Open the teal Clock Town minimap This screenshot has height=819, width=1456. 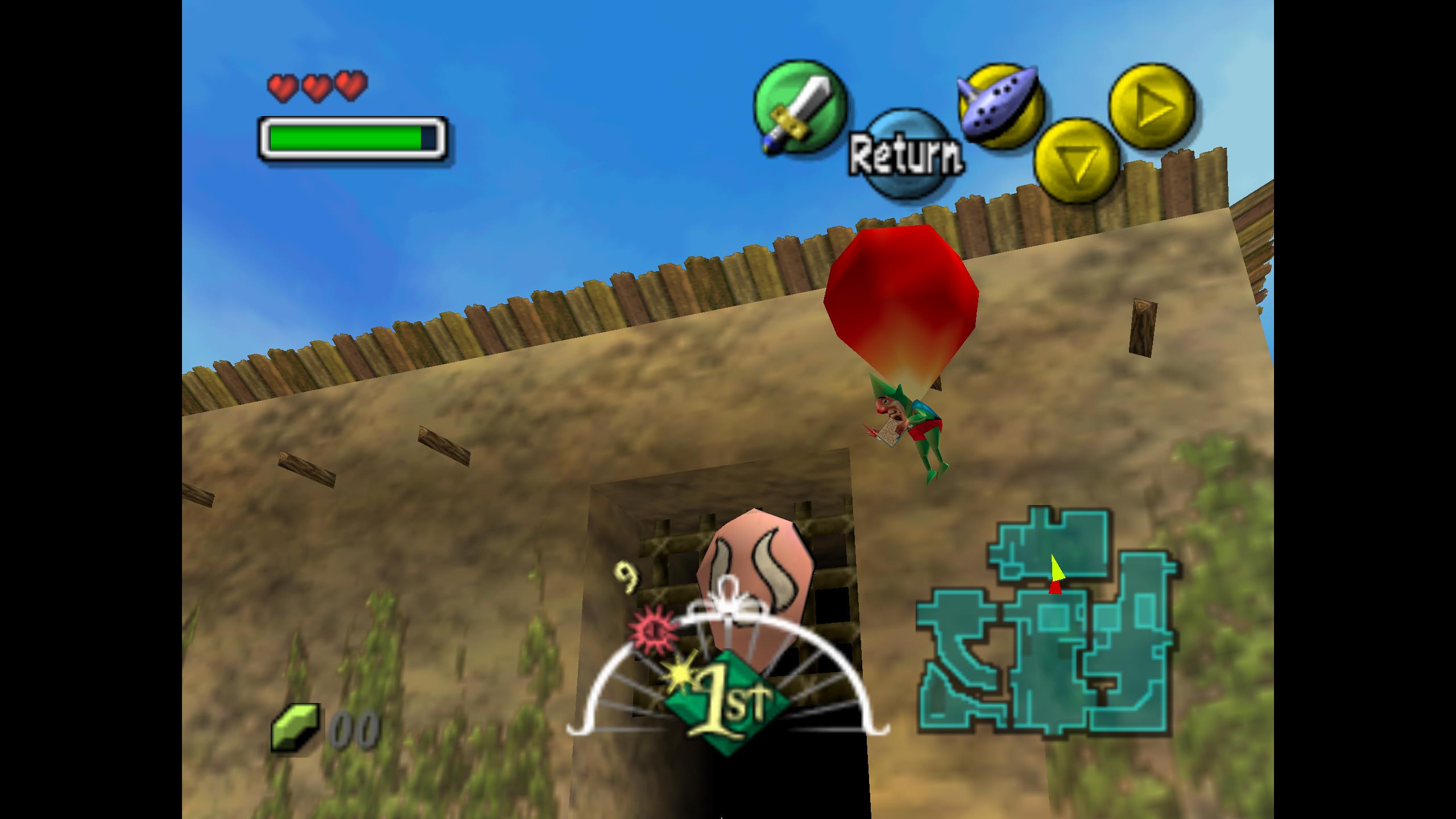pos(1046,626)
